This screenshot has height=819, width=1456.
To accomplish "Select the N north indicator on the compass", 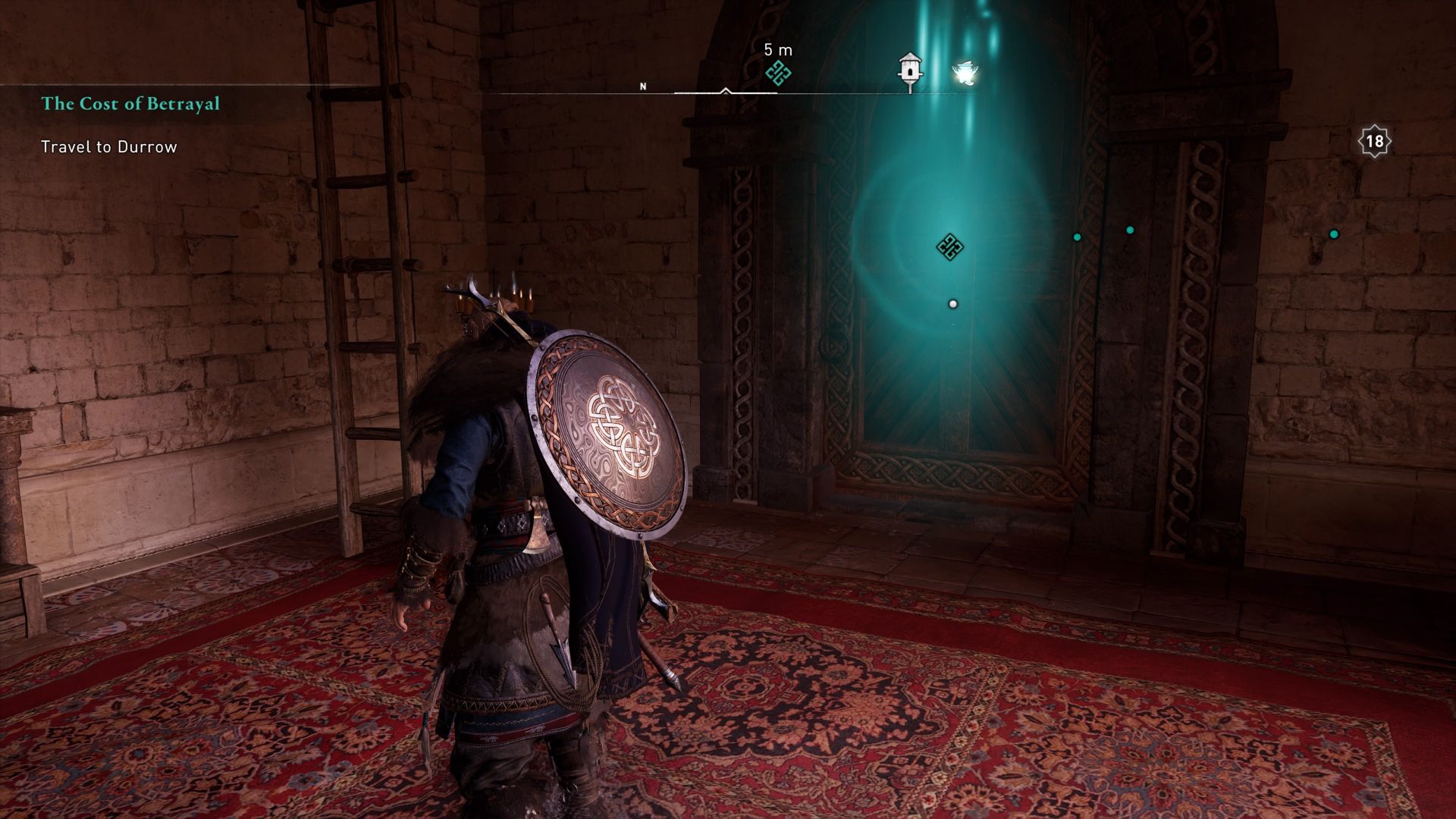I will [643, 87].
